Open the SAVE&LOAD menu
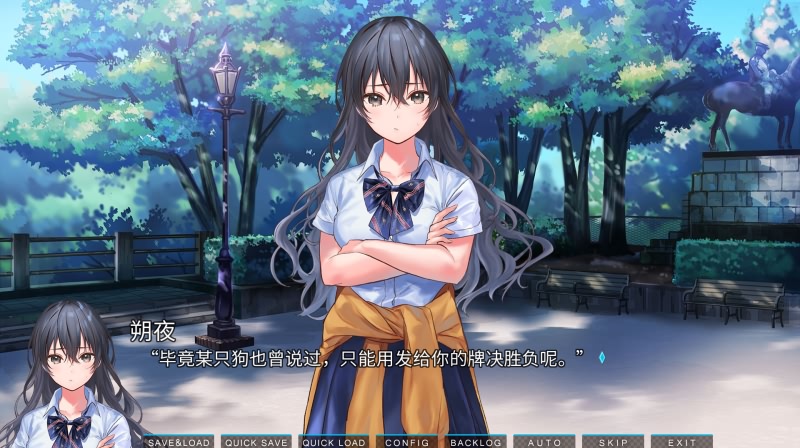 pyautogui.click(x=178, y=442)
